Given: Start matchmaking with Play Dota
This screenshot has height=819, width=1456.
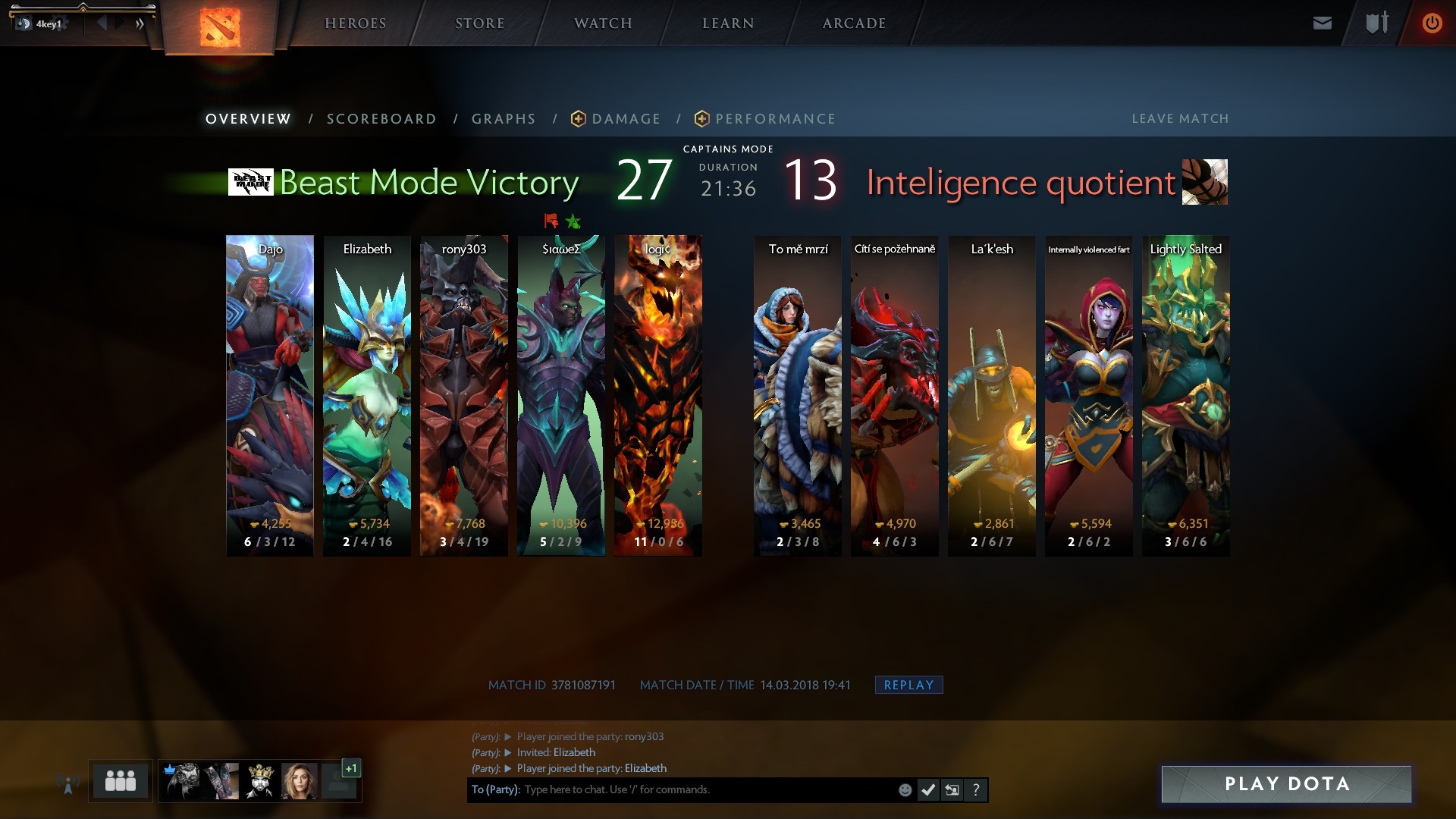Looking at the screenshot, I should [x=1286, y=784].
